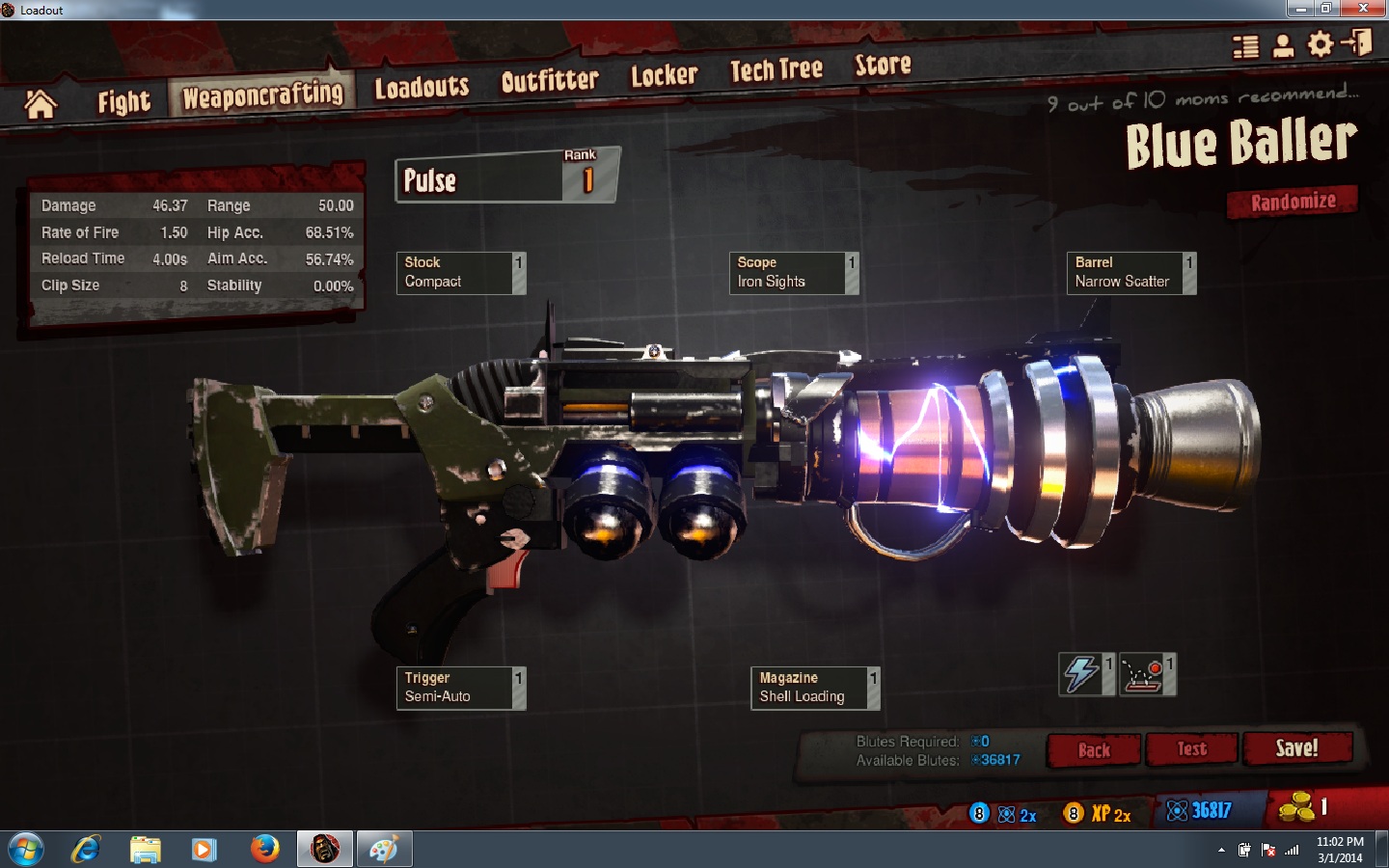The width and height of the screenshot is (1389, 868).
Task: Go to the home screen icon
Action: [41, 103]
